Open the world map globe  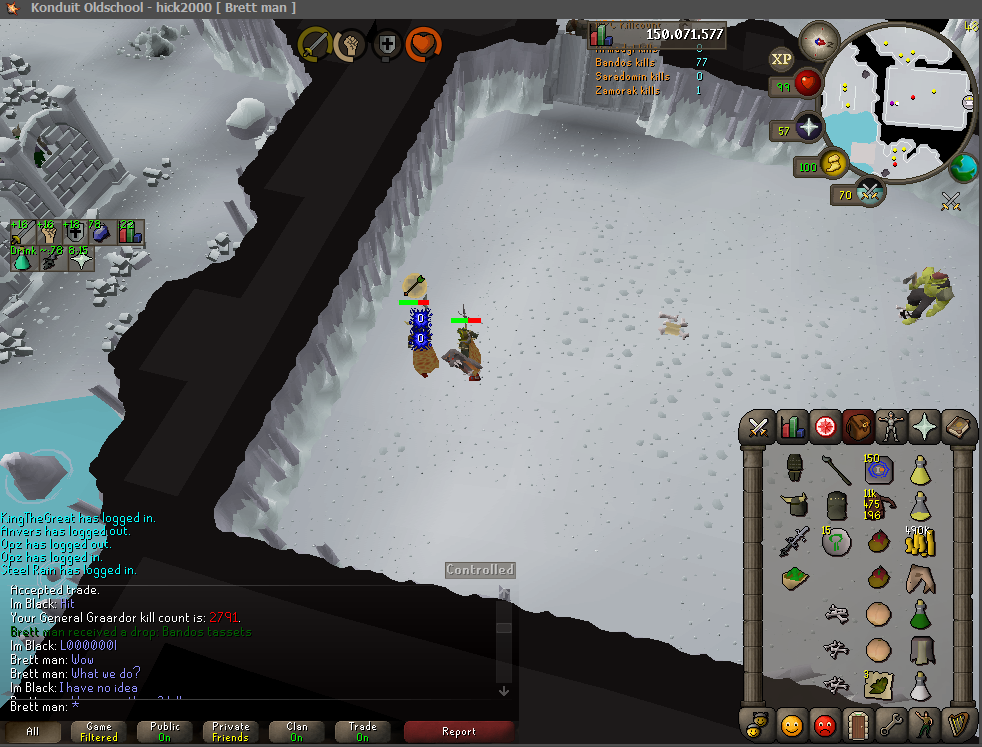[963, 166]
